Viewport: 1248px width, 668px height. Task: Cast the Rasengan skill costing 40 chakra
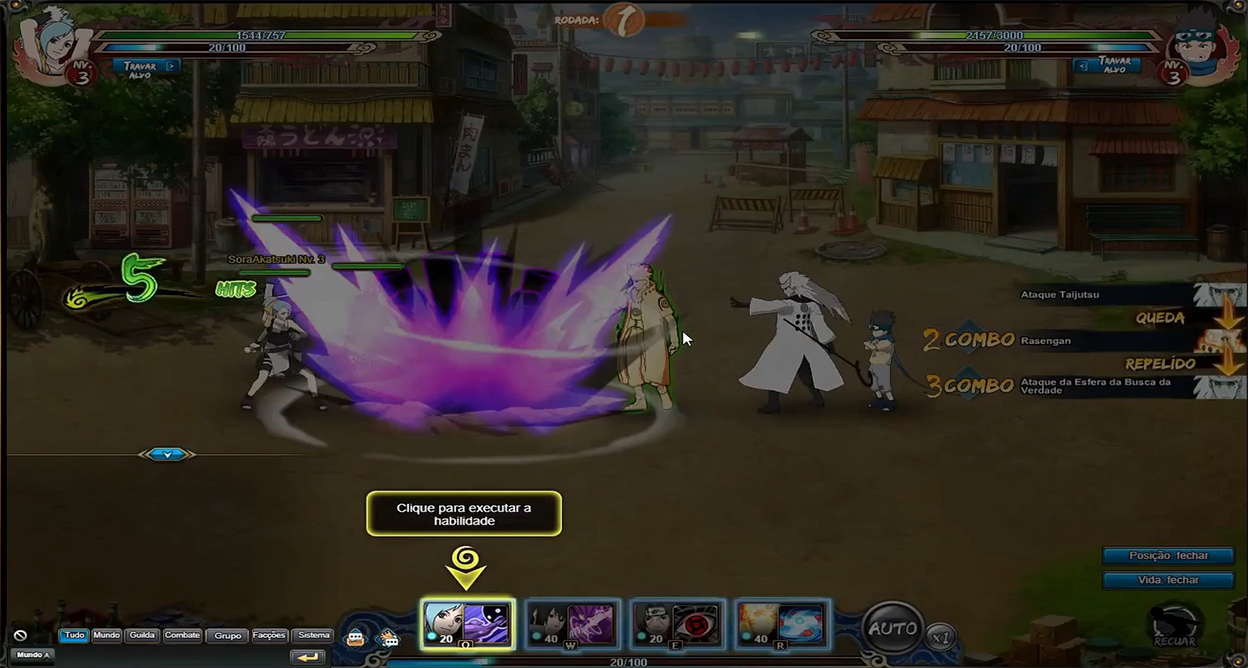click(x=783, y=624)
